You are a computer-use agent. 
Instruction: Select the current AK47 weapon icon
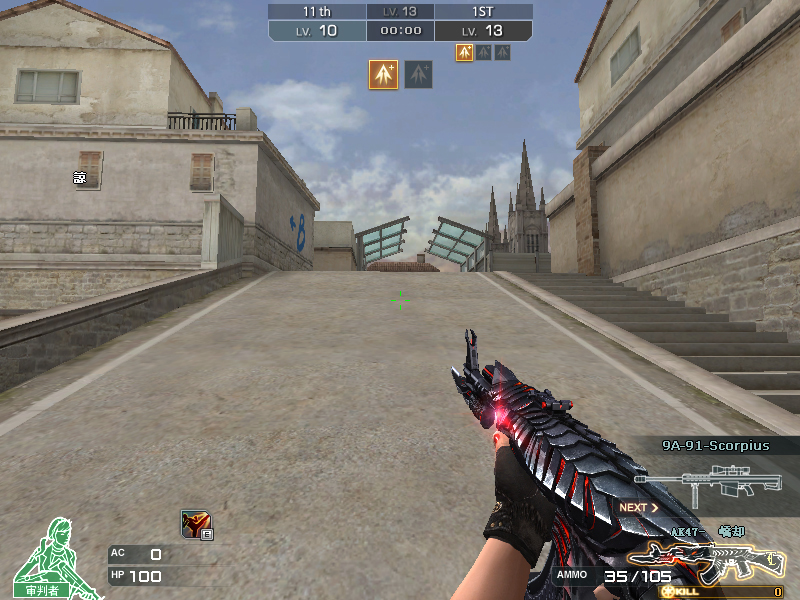[705, 562]
